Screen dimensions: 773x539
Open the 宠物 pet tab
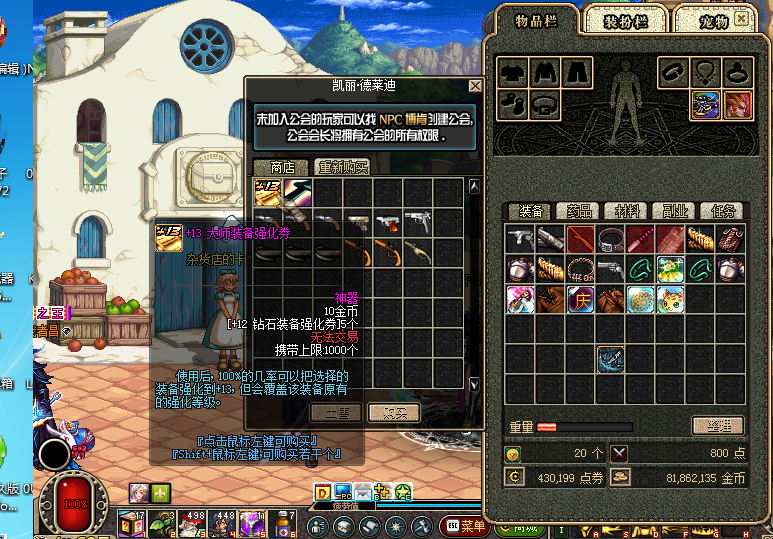tap(708, 20)
